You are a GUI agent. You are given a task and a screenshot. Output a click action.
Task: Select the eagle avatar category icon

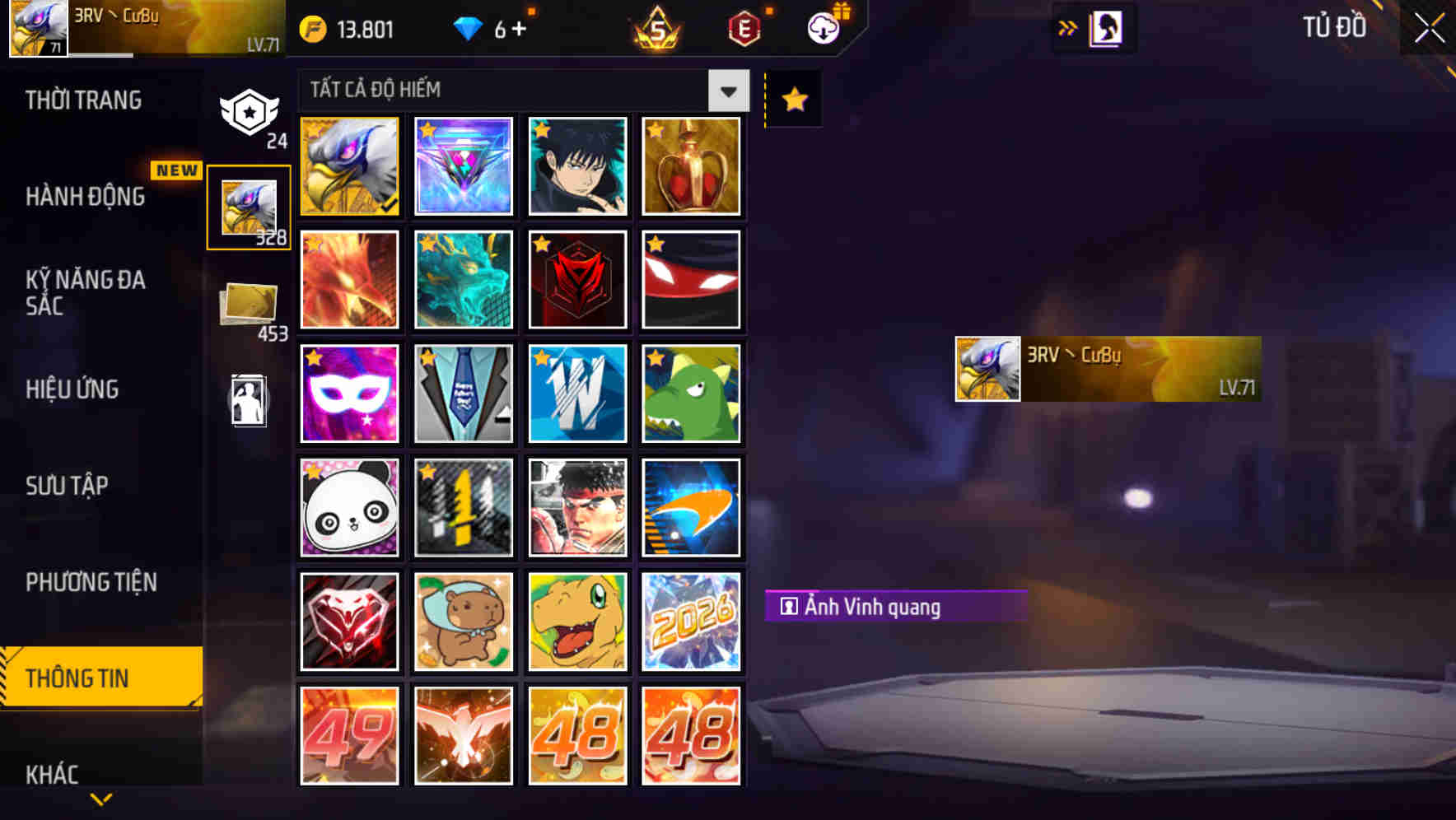click(247, 206)
